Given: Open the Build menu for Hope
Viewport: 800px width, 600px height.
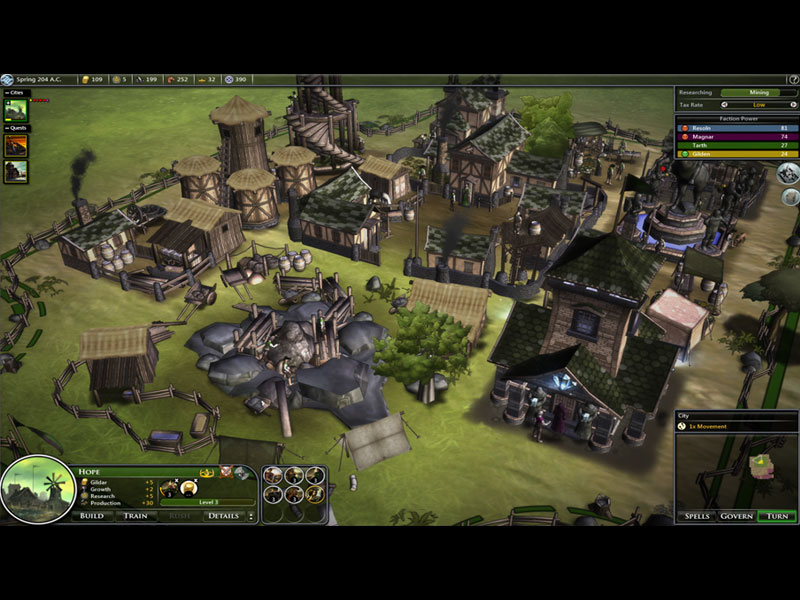Looking at the screenshot, I should pos(91,516).
